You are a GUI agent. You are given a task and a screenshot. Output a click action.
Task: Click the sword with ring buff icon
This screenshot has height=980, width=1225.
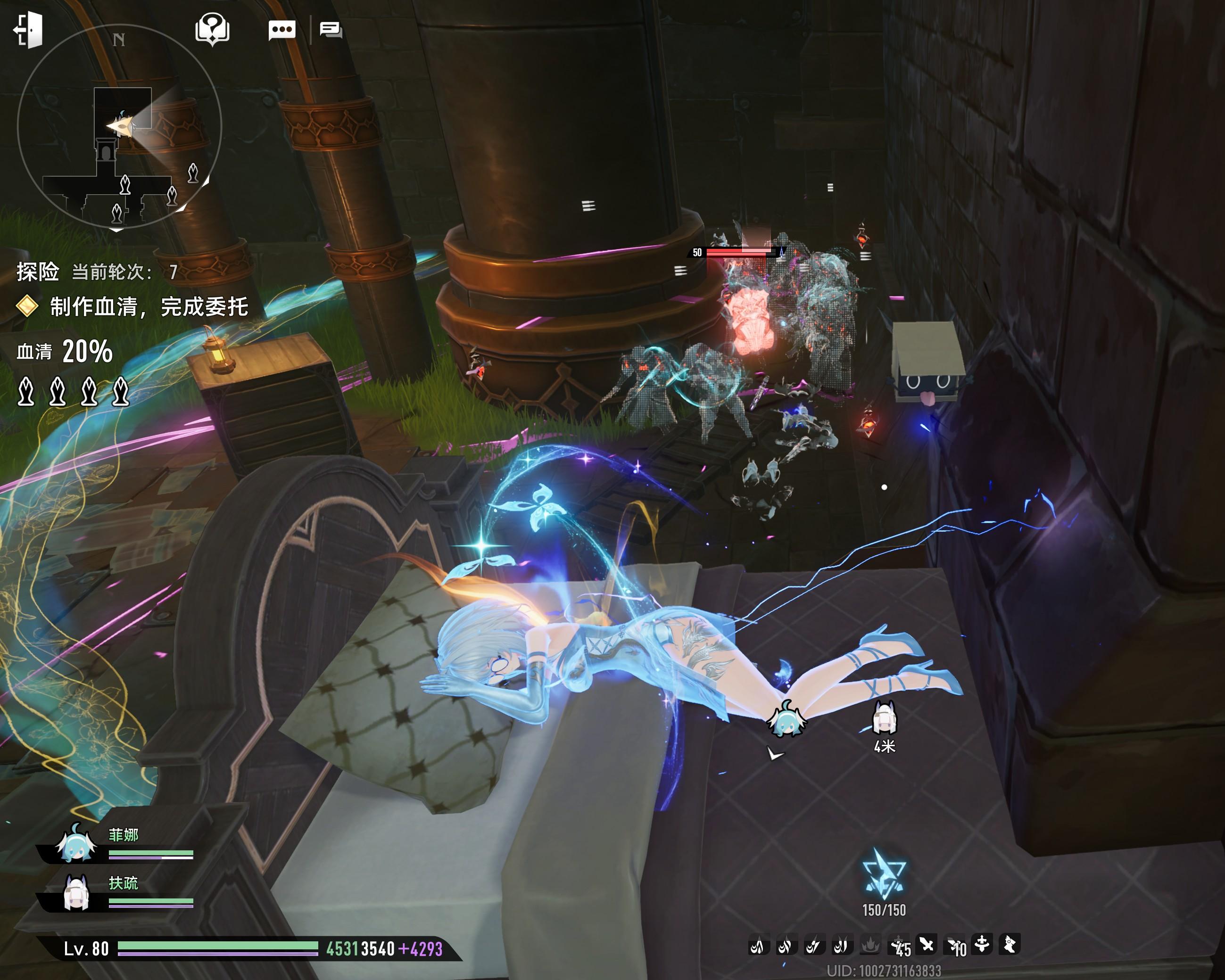(x=981, y=944)
